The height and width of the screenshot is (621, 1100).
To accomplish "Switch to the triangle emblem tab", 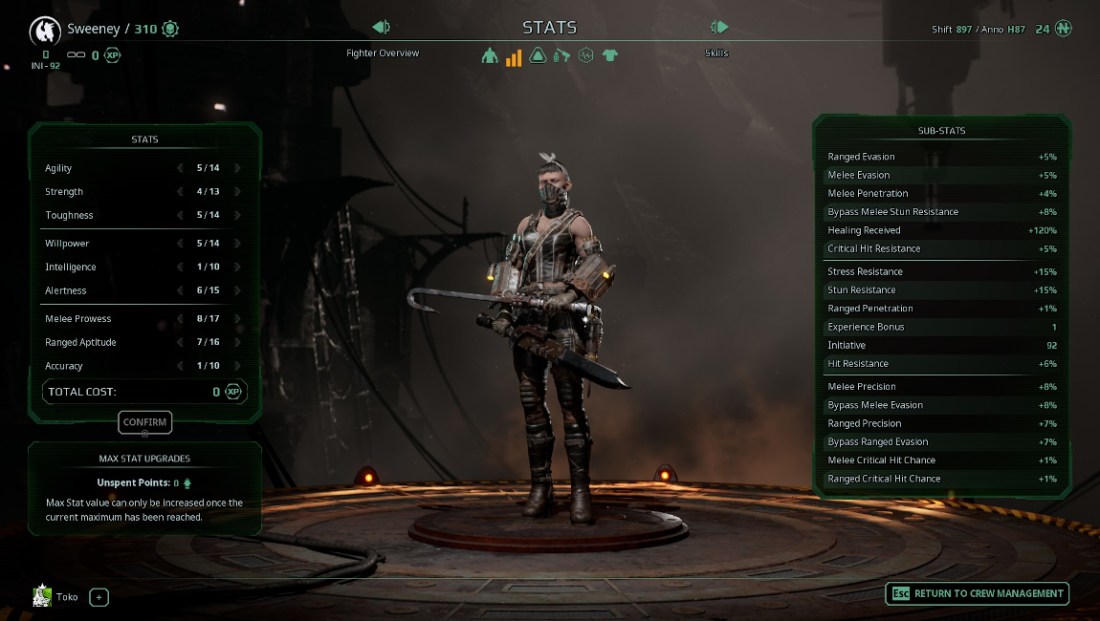I will [538, 56].
